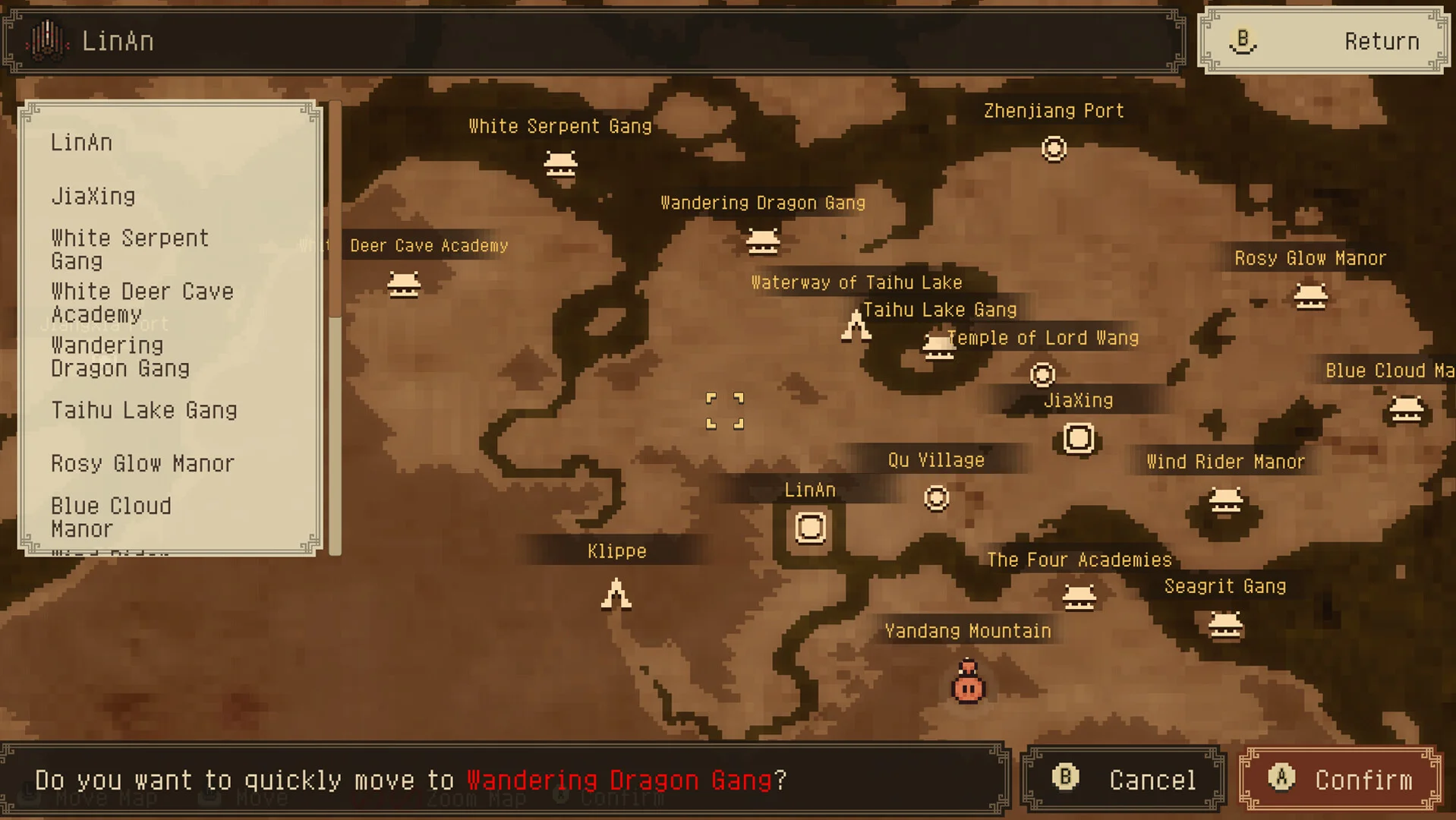This screenshot has height=820, width=1456.
Task: Select the Wind Rider Manor map marker
Action: [1225, 501]
